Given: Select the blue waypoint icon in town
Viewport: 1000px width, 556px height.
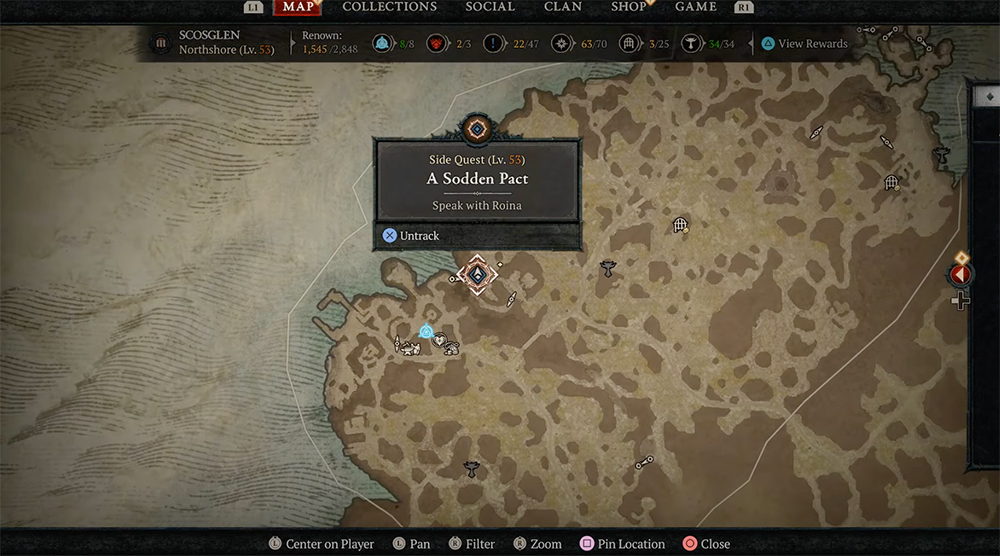Looking at the screenshot, I should [426, 331].
